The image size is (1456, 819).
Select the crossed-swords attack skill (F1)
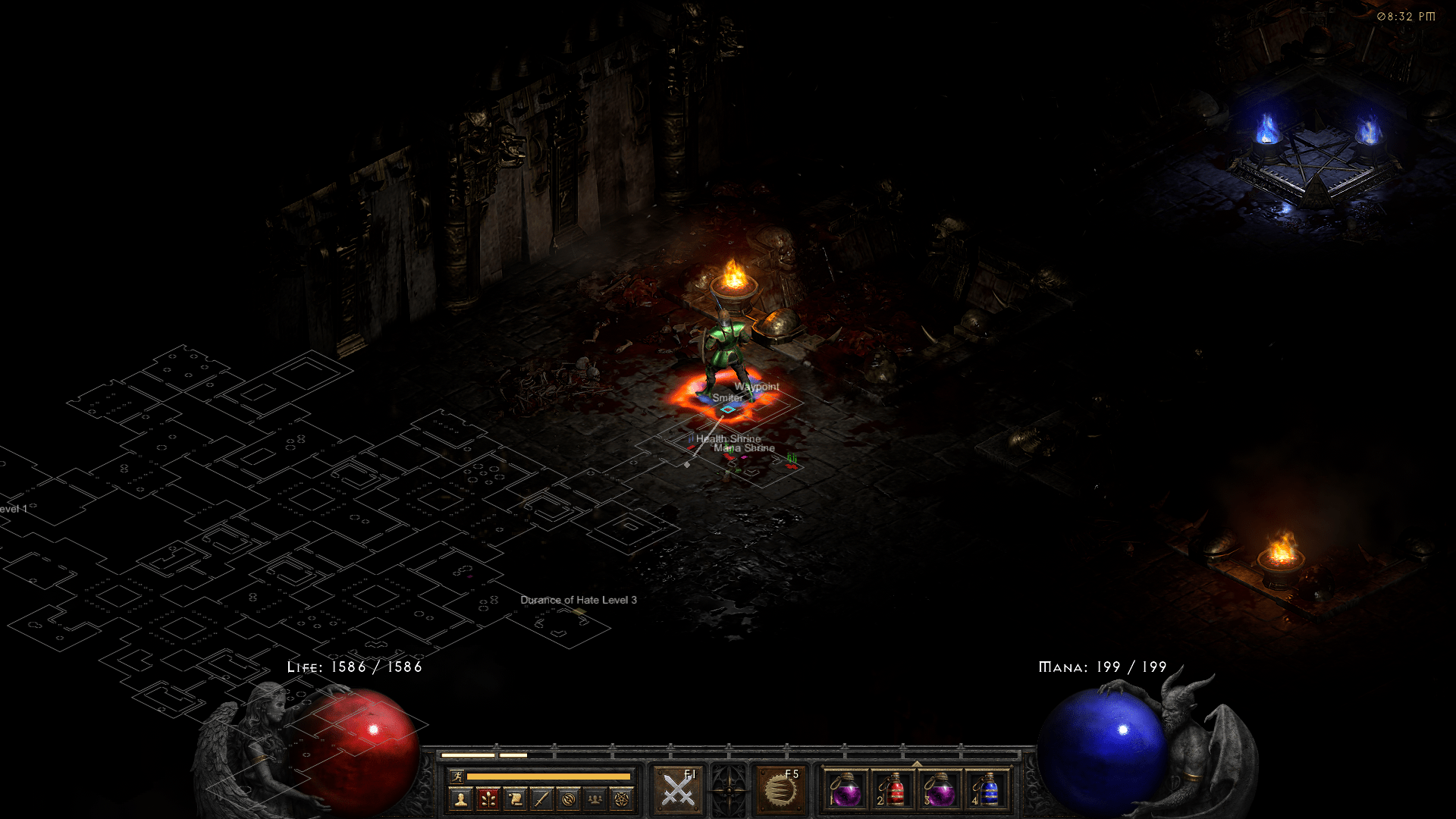(x=678, y=790)
